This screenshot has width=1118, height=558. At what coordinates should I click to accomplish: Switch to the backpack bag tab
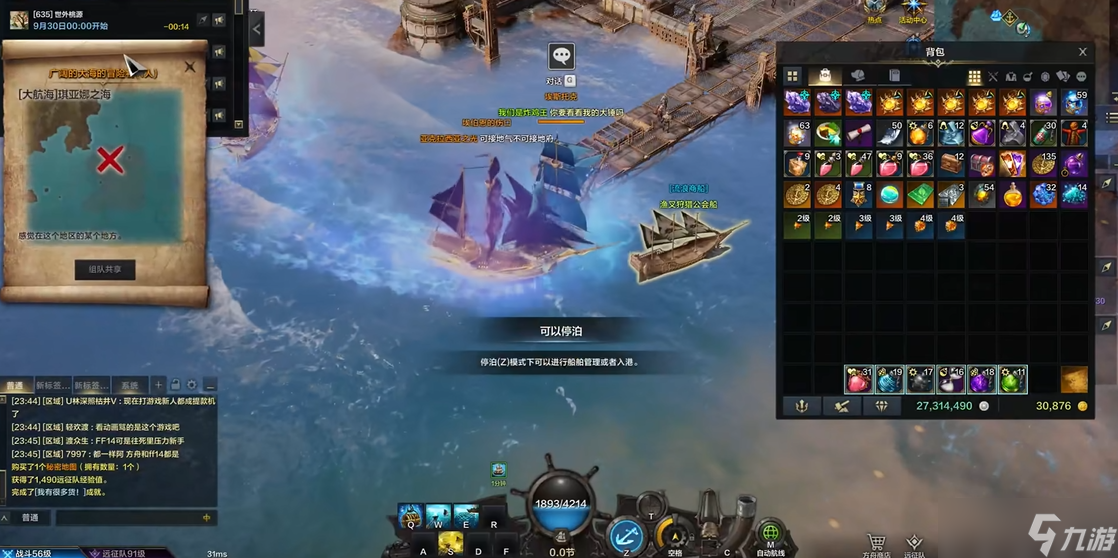[x=824, y=76]
